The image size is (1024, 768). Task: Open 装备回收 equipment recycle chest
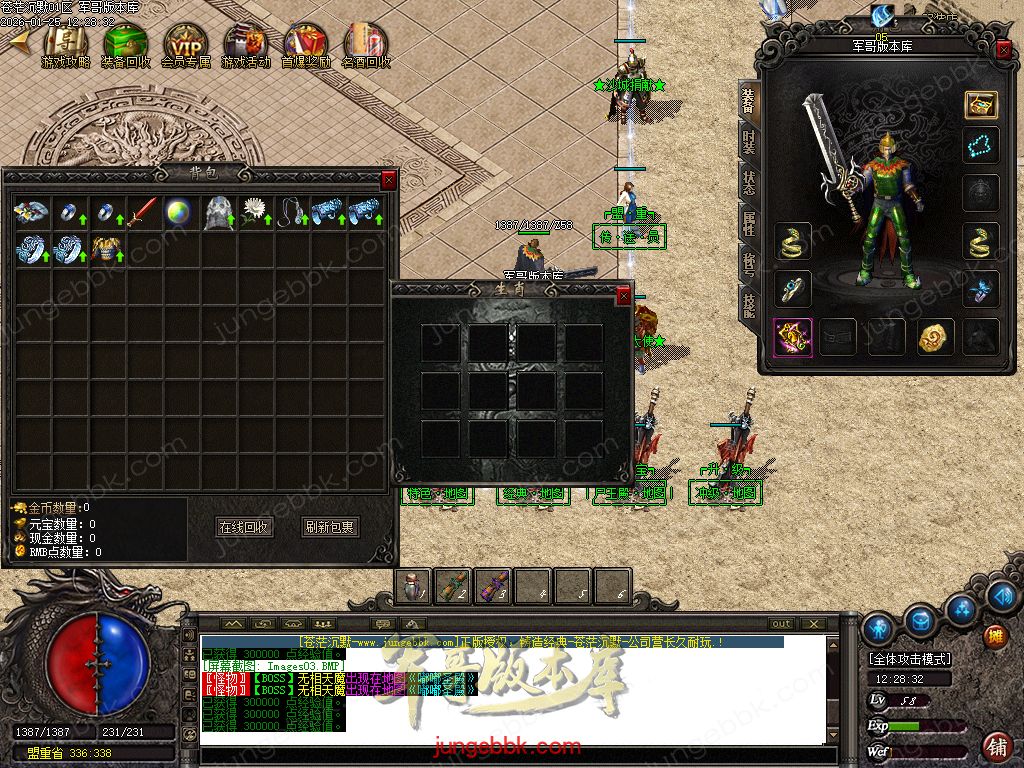click(126, 45)
